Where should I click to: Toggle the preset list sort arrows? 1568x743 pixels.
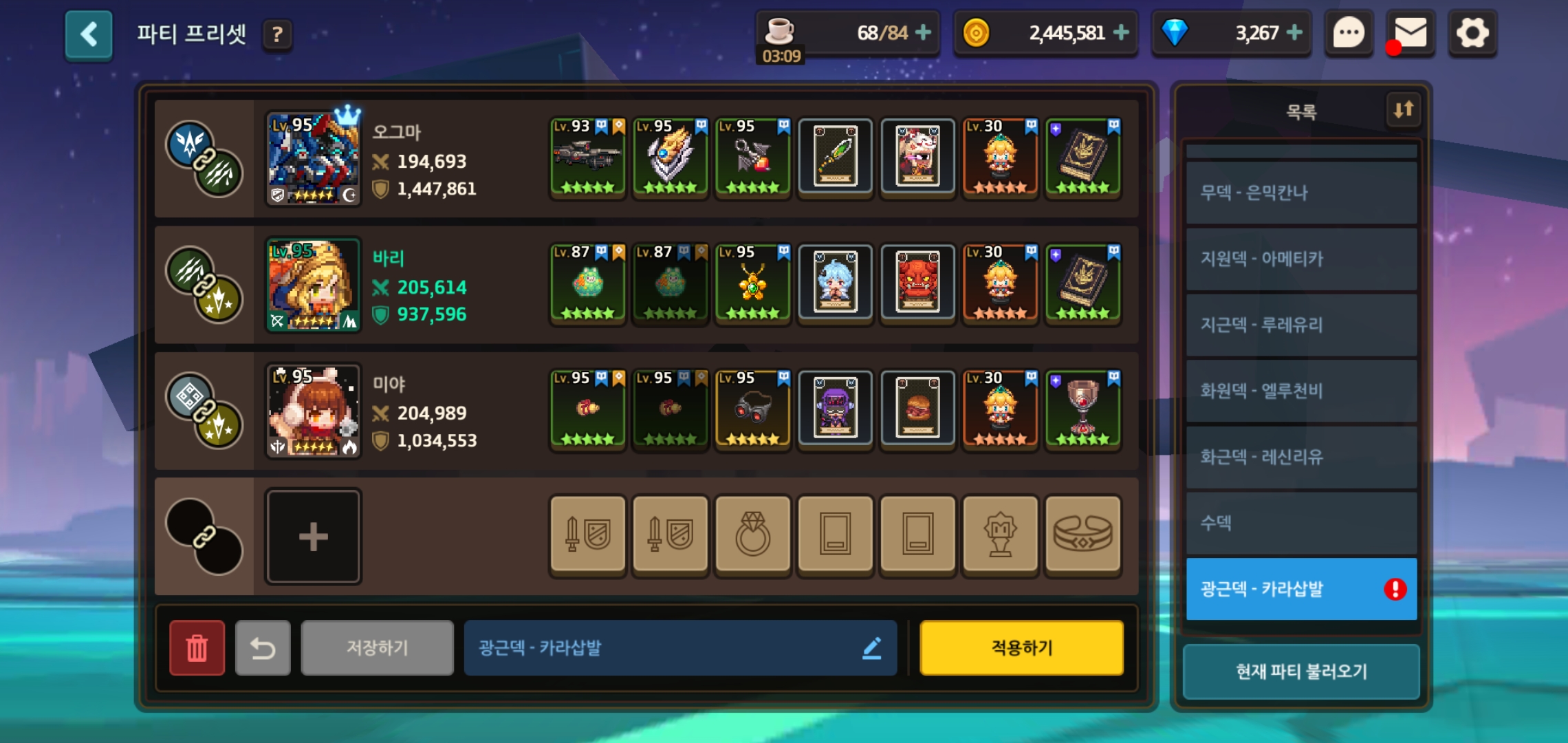pos(1403,109)
